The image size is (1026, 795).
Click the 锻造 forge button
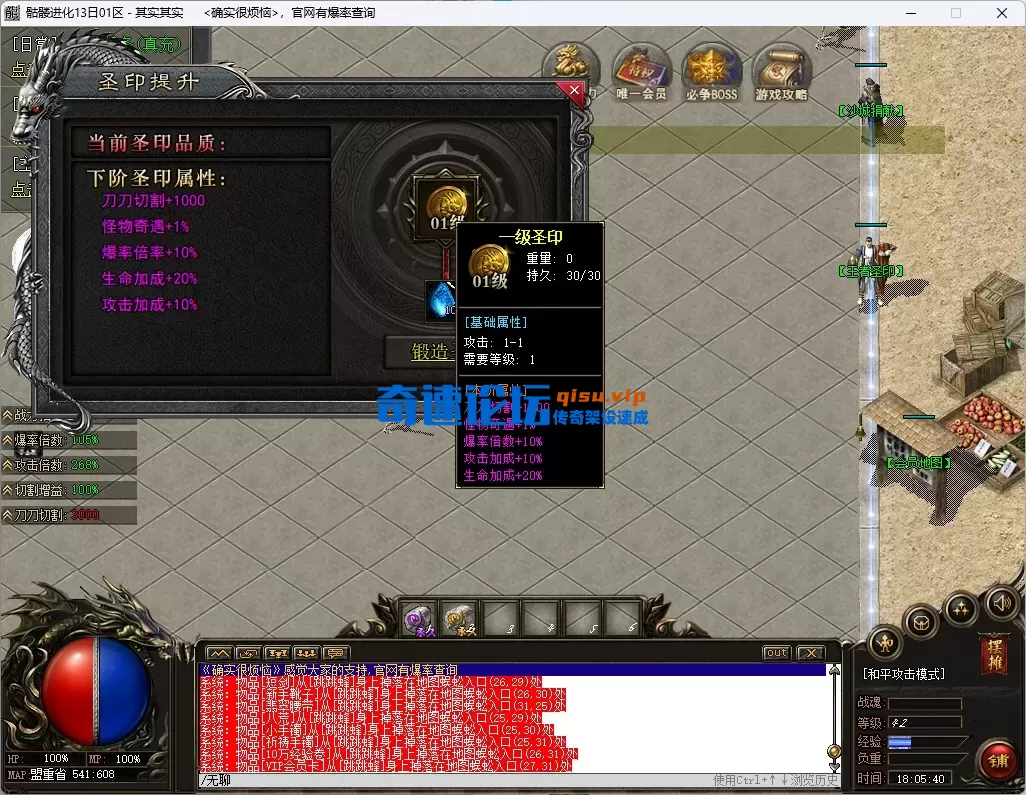(421, 352)
